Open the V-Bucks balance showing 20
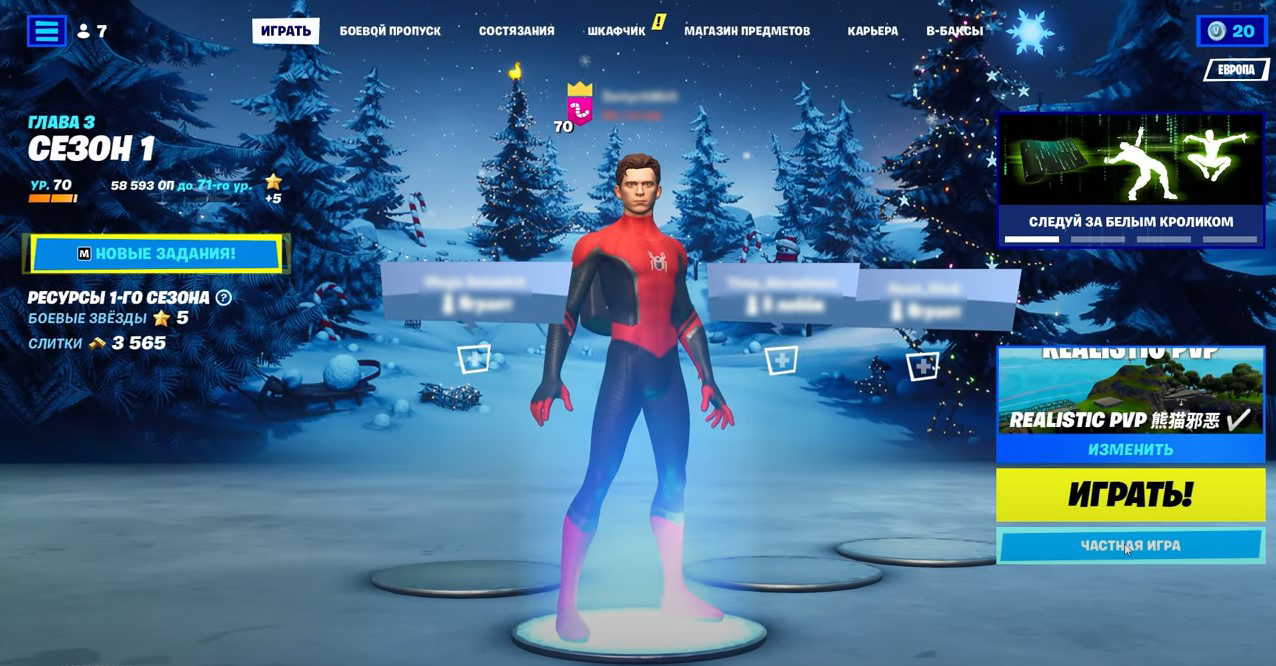The width and height of the screenshot is (1276, 666). pos(1231,31)
